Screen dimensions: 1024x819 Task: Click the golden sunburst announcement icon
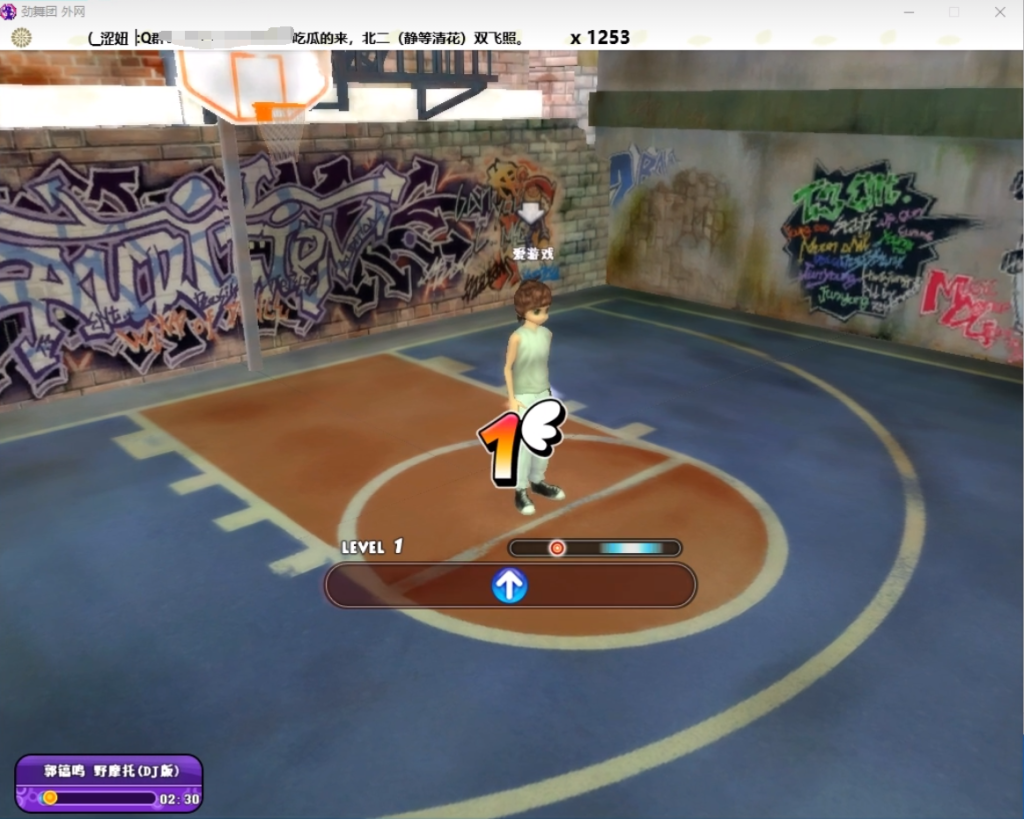pos(21,38)
